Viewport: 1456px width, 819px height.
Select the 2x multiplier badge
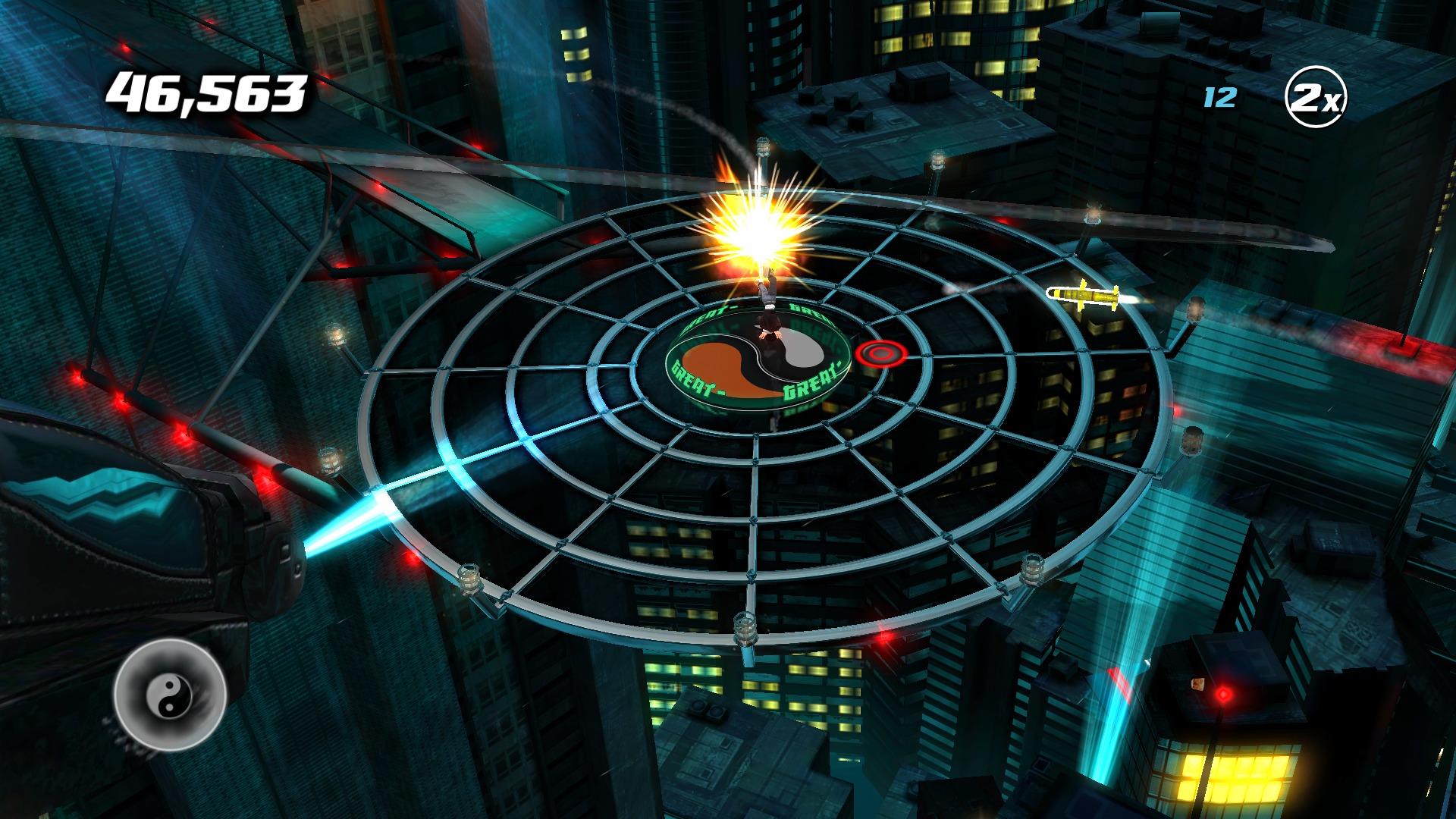click(1317, 100)
